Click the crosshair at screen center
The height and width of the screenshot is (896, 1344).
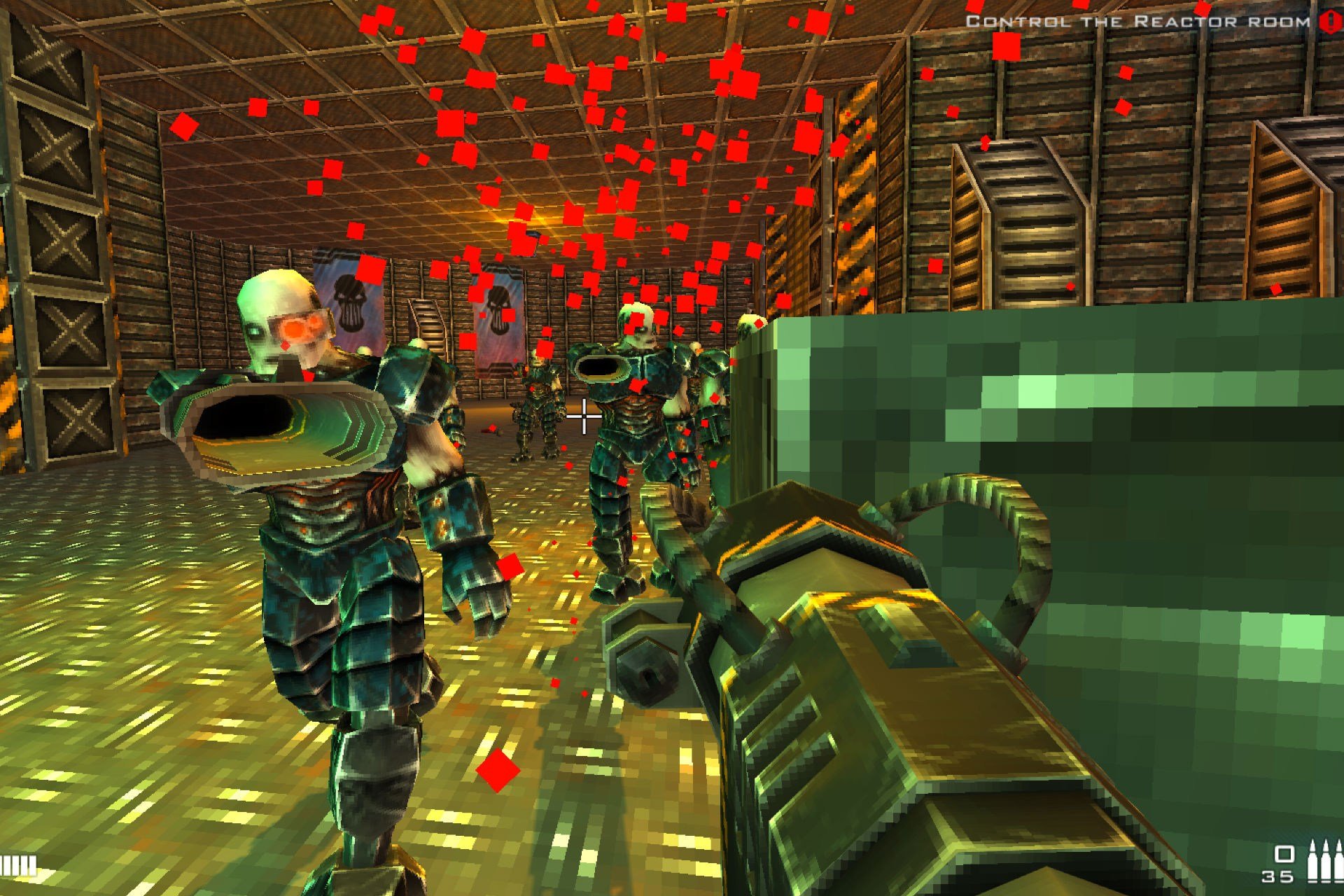pyautogui.click(x=583, y=416)
